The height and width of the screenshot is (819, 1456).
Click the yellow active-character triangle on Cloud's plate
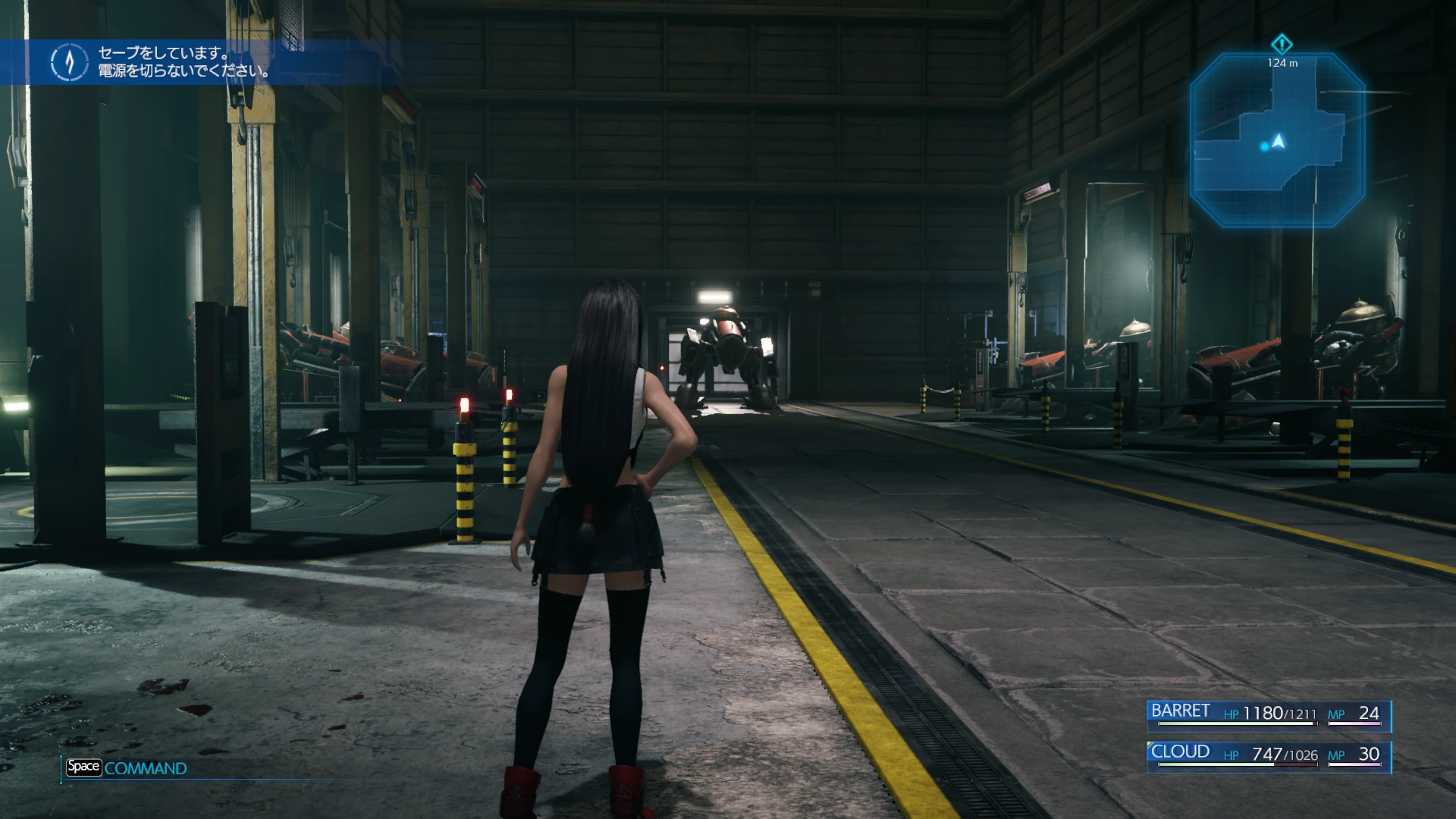1149,745
